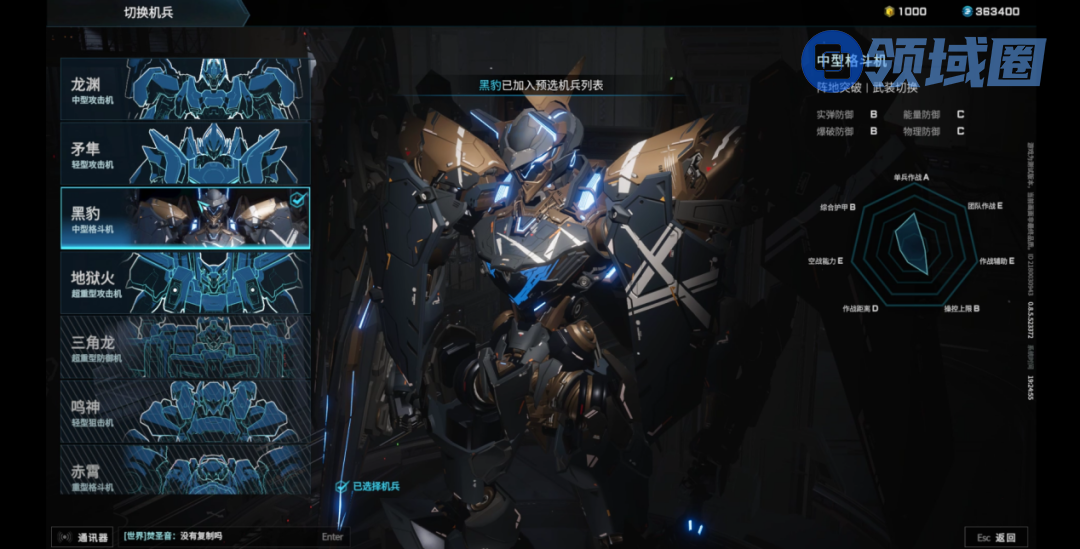Image resolution: width=1080 pixels, height=549 pixels.
Task: Pick the 地狱火 ultra-heavy attack mech
Action: coord(185,282)
